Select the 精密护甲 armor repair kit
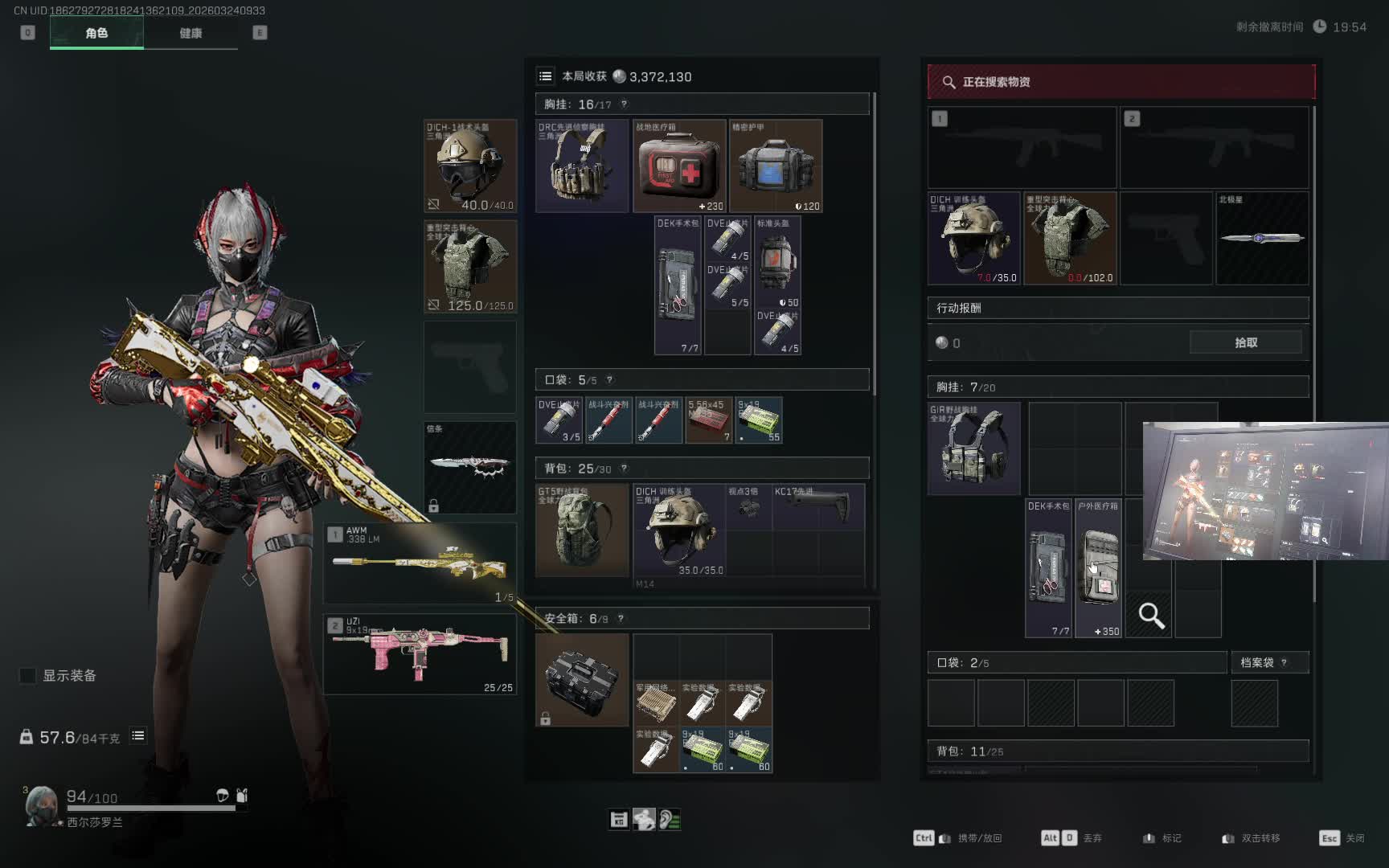1389x868 pixels. [x=776, y=166]
